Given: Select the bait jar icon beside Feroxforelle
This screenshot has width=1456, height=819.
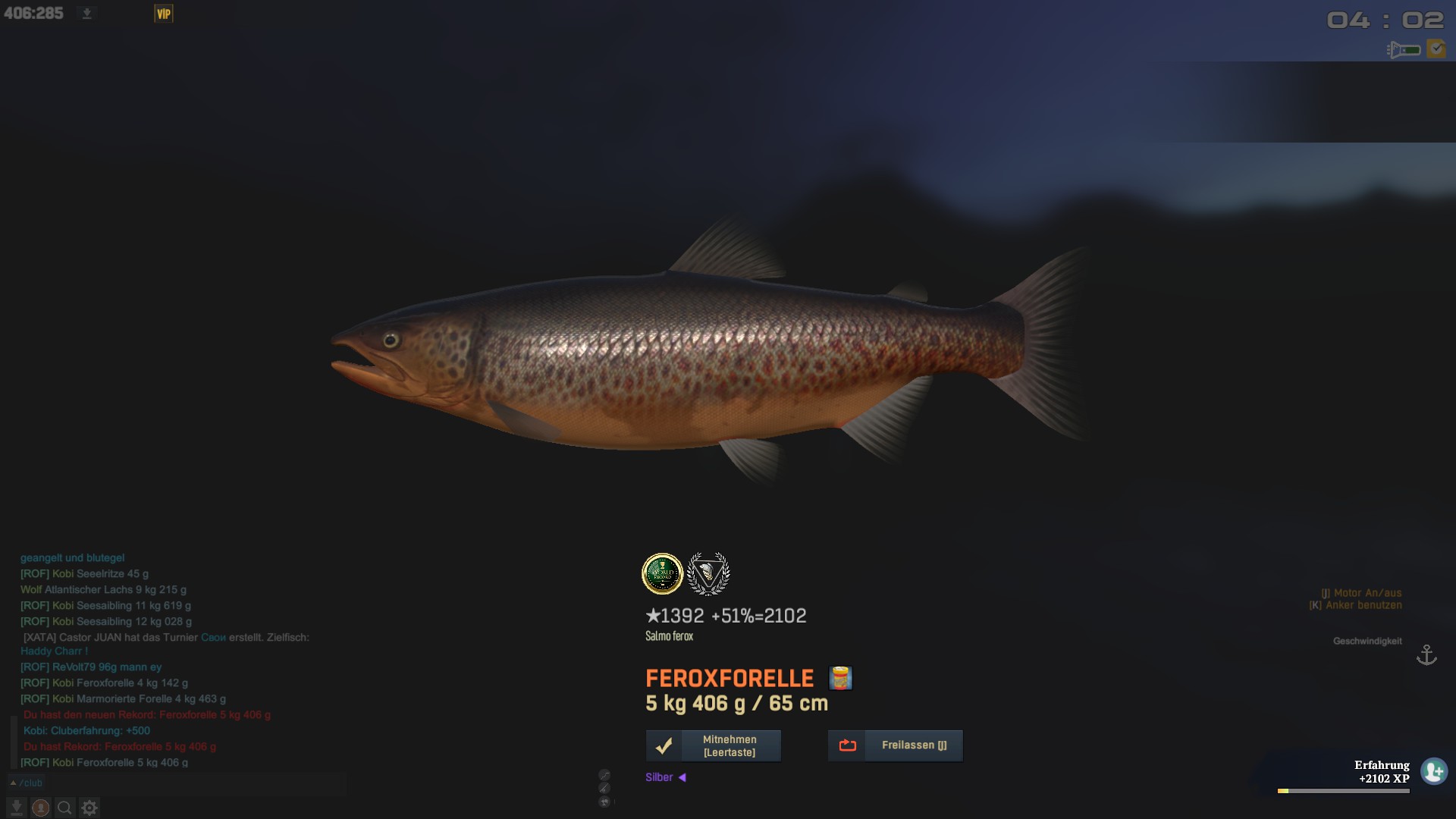Looking at the screenshot, I should [840, 678].
